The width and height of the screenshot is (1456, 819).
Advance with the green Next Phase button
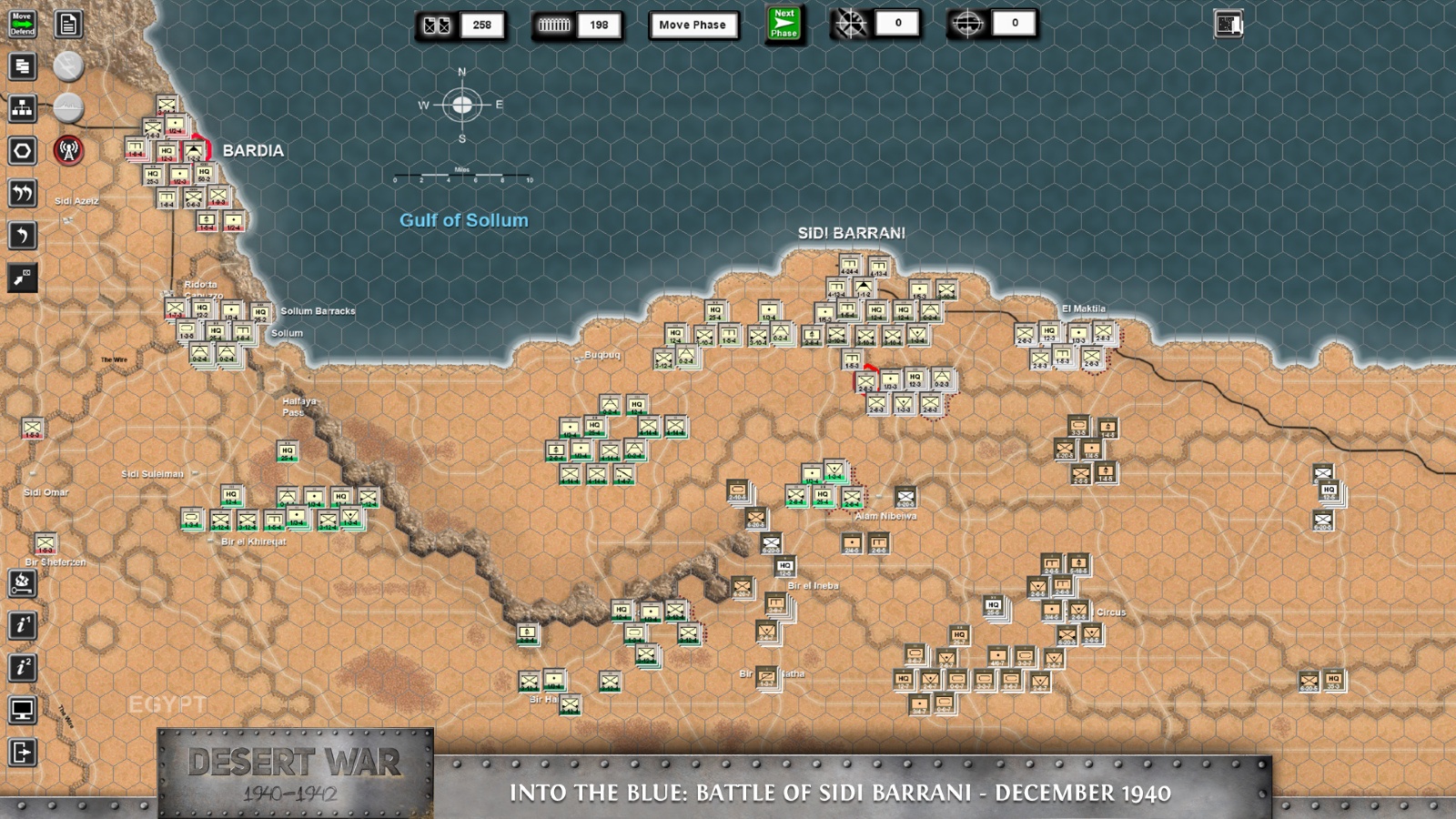click(784, 24)
